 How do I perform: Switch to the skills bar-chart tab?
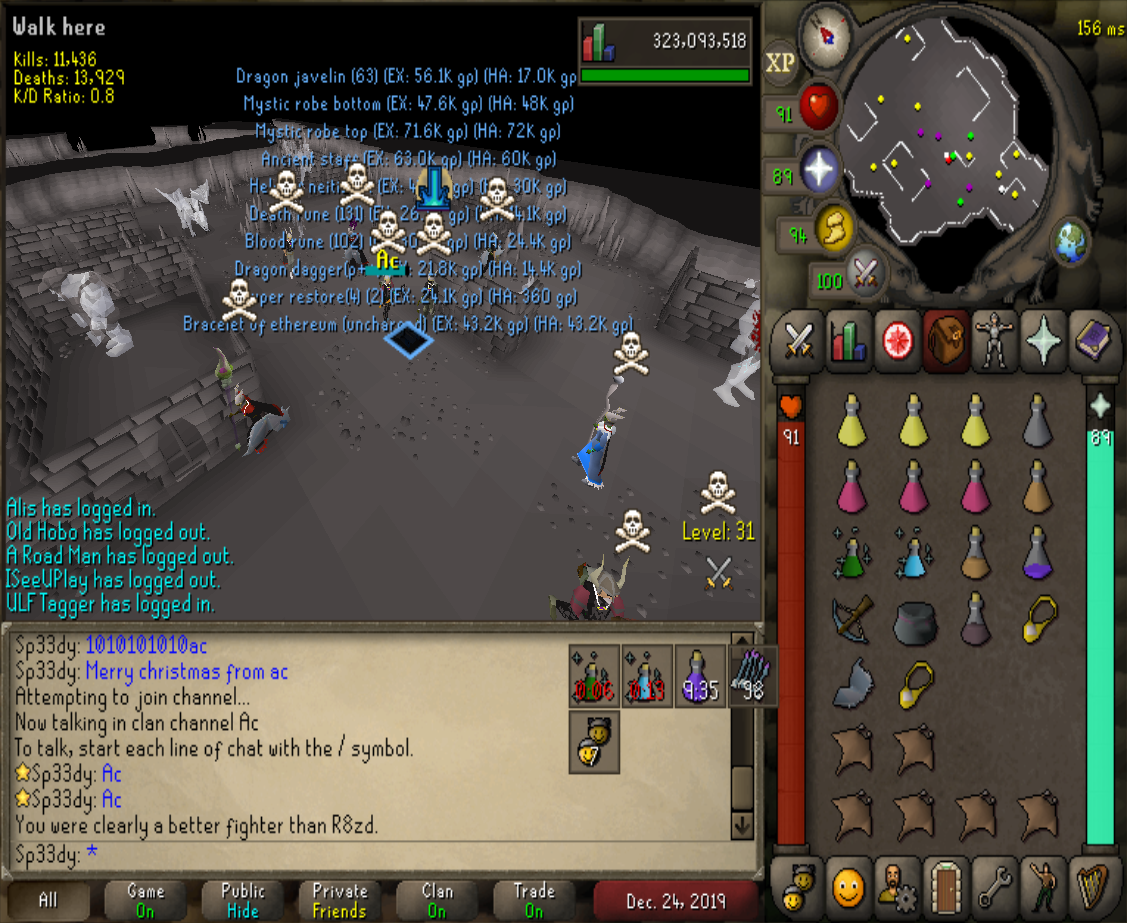coord(848,340)
